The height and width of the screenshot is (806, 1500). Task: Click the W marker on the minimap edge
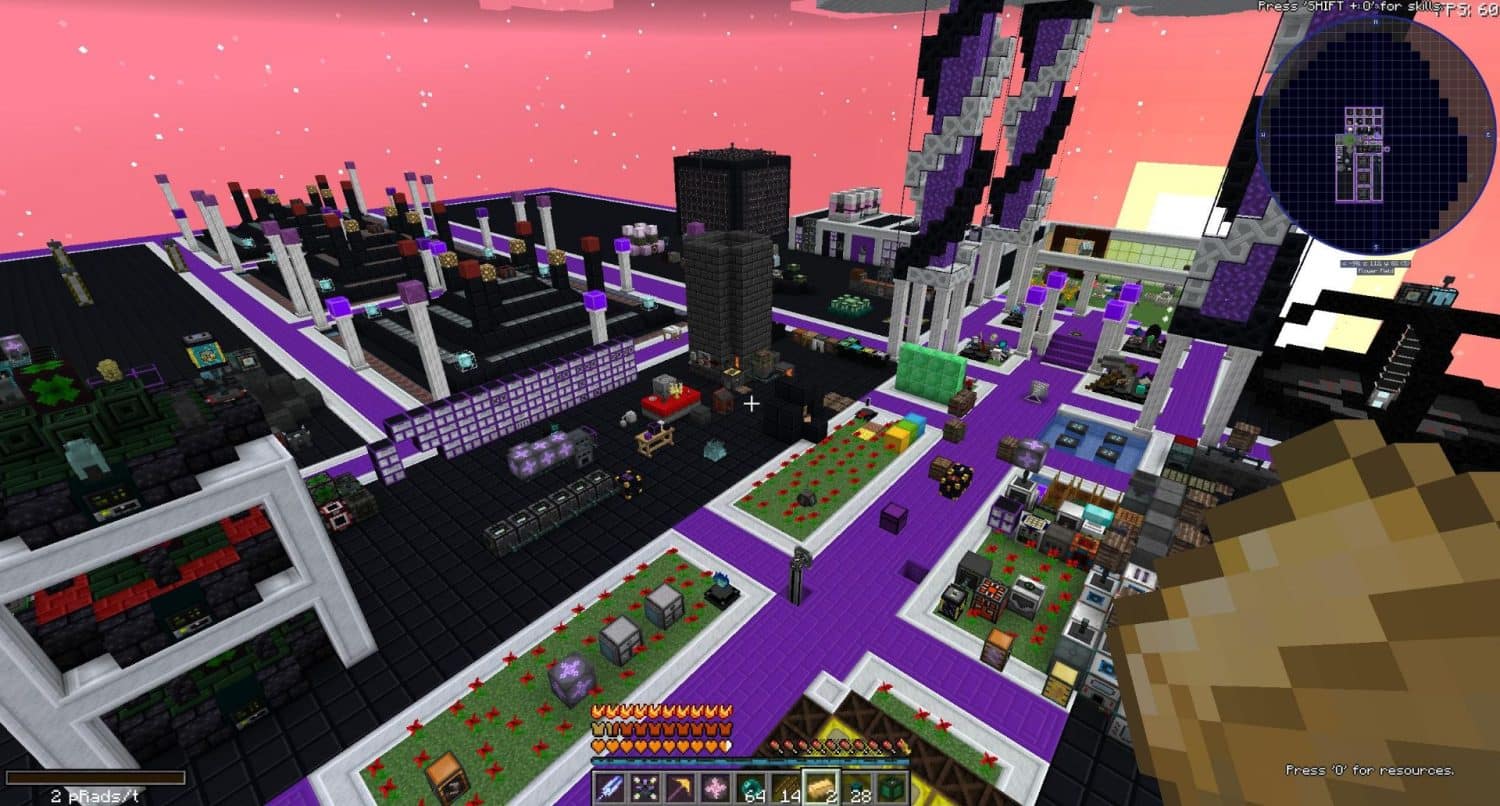point(1263,131)
